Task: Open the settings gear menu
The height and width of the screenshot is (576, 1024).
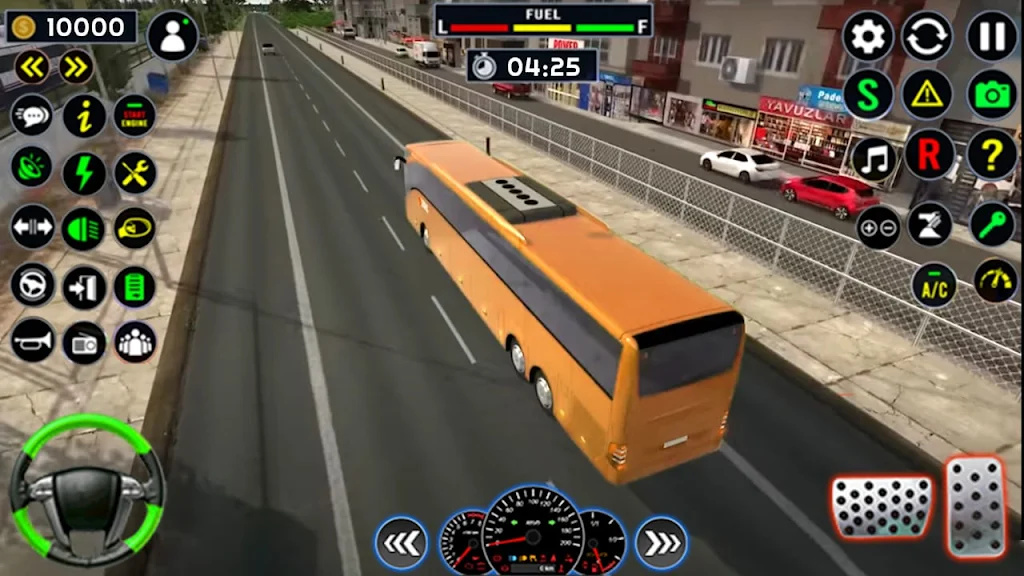Action: tap(868, 36)
